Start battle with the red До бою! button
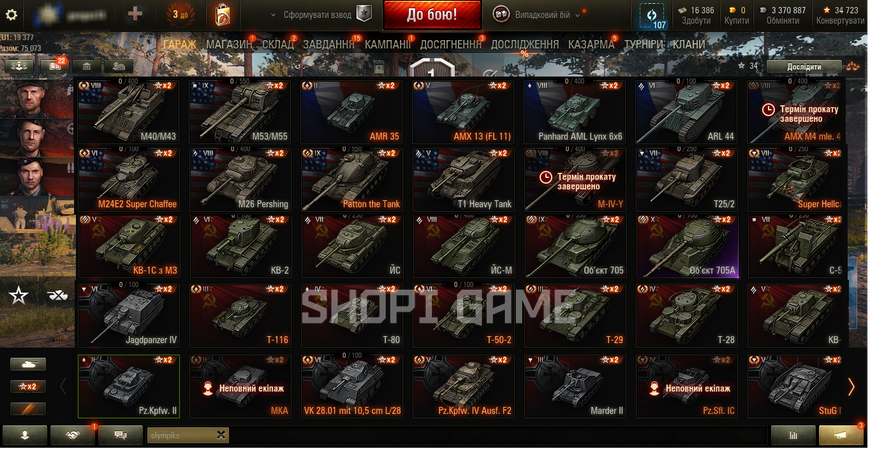 point(431,15)
